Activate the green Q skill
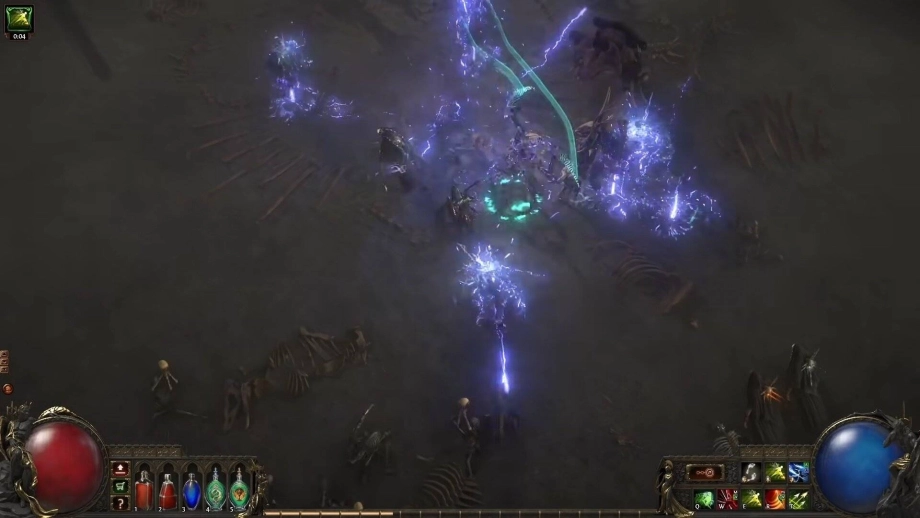Screen dimensions: 920x518 703,498
